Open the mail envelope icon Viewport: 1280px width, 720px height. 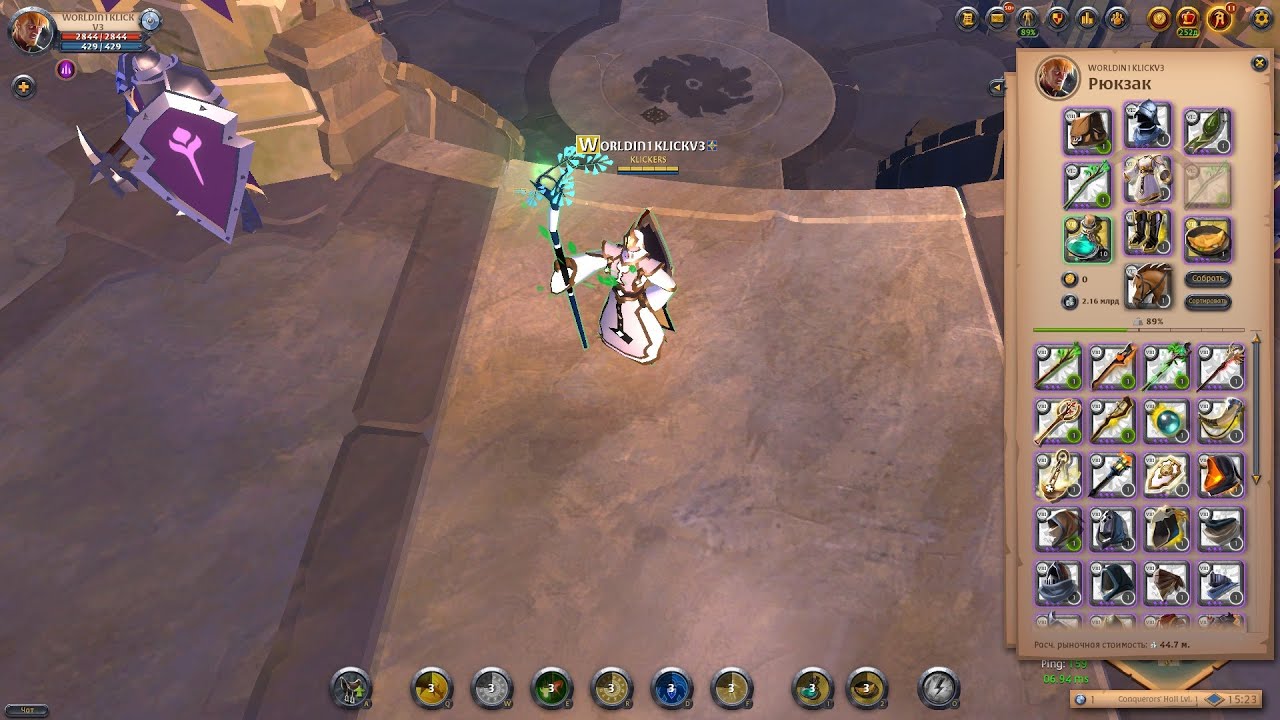pyautogui.click(x=996, y=18)
